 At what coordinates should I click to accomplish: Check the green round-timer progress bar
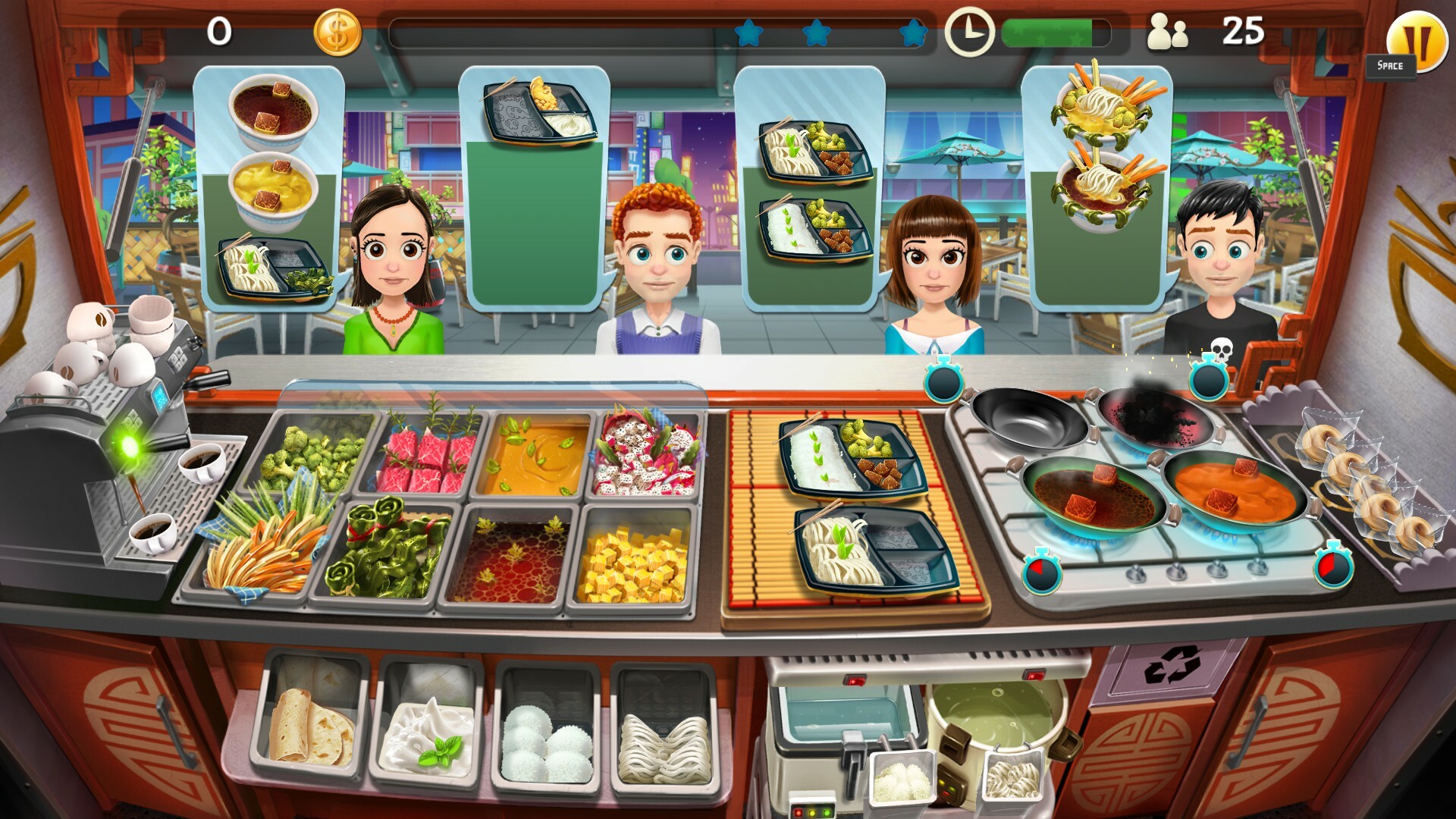[1050, 32]
